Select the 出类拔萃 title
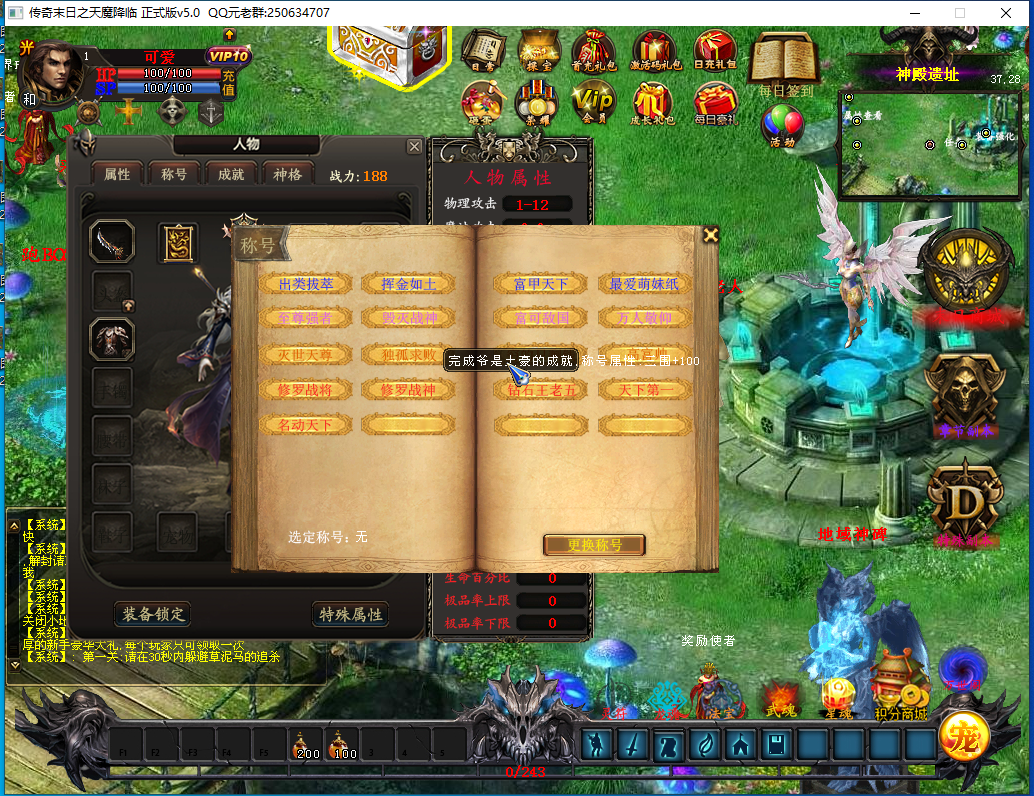Viewport: 1034px width, 796px height. 306,284
